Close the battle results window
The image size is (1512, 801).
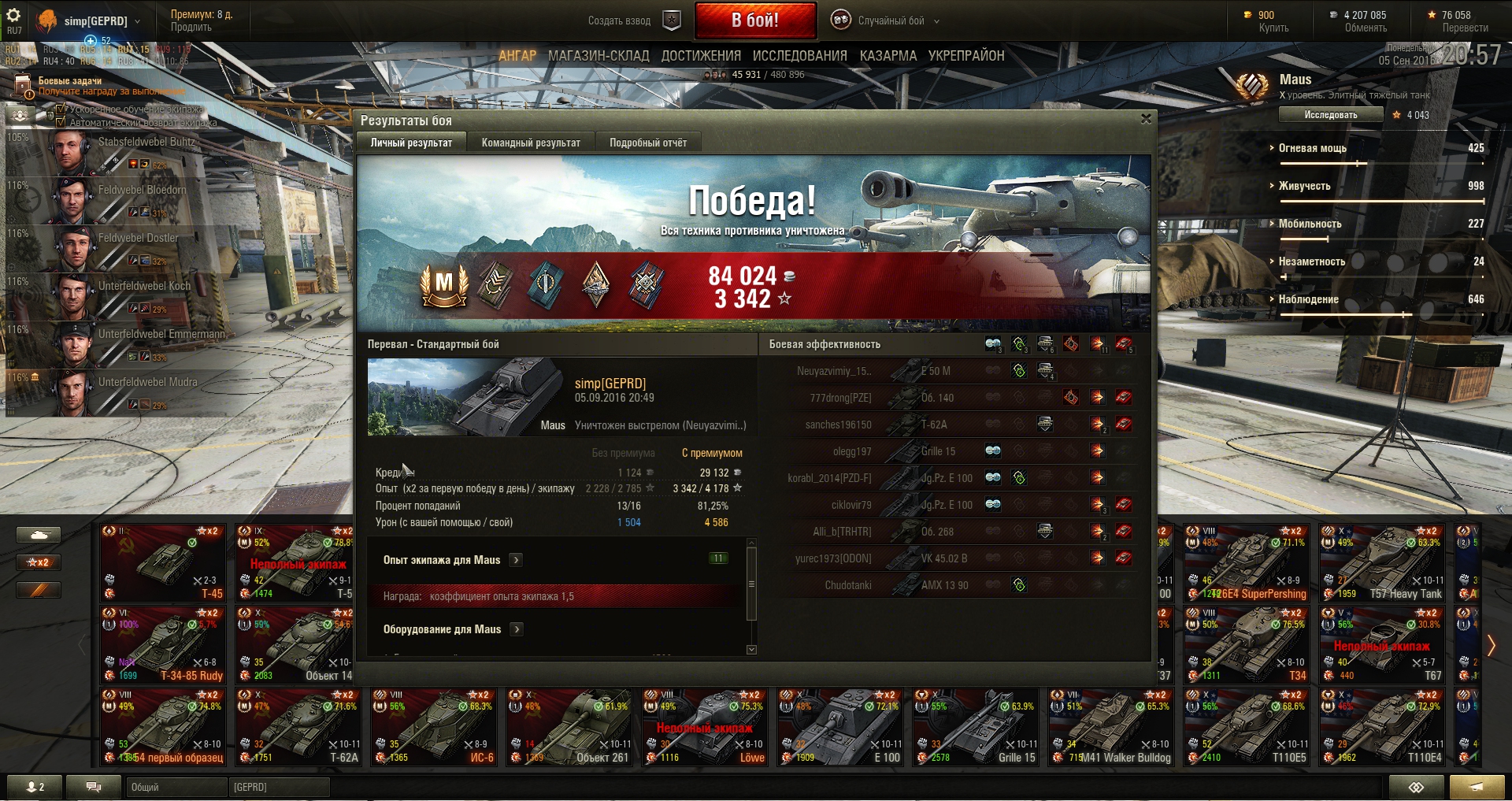[x=1146, y=119]
